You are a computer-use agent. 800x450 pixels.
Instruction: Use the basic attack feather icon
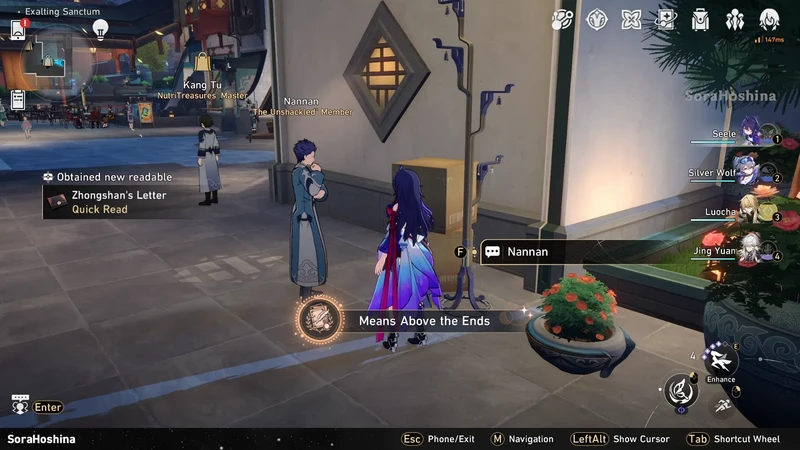point(681,388)
